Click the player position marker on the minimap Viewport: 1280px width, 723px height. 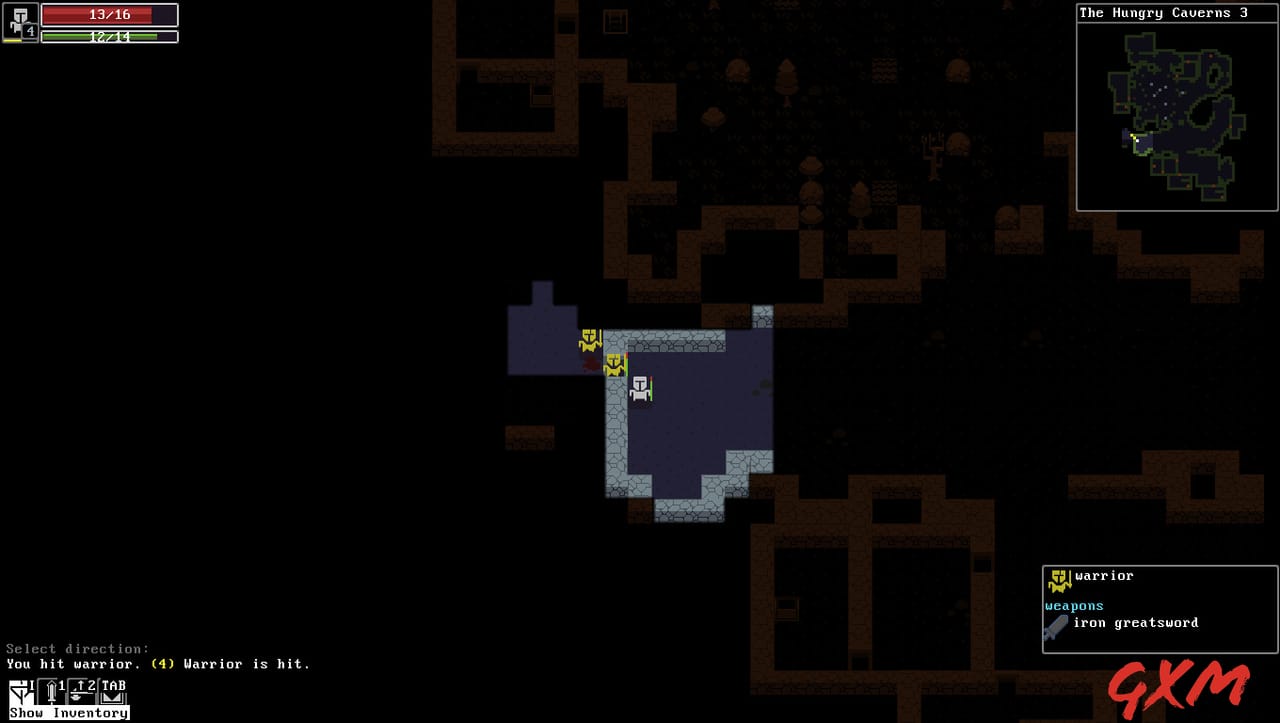pyautogui.click(x=1136, y=140)
